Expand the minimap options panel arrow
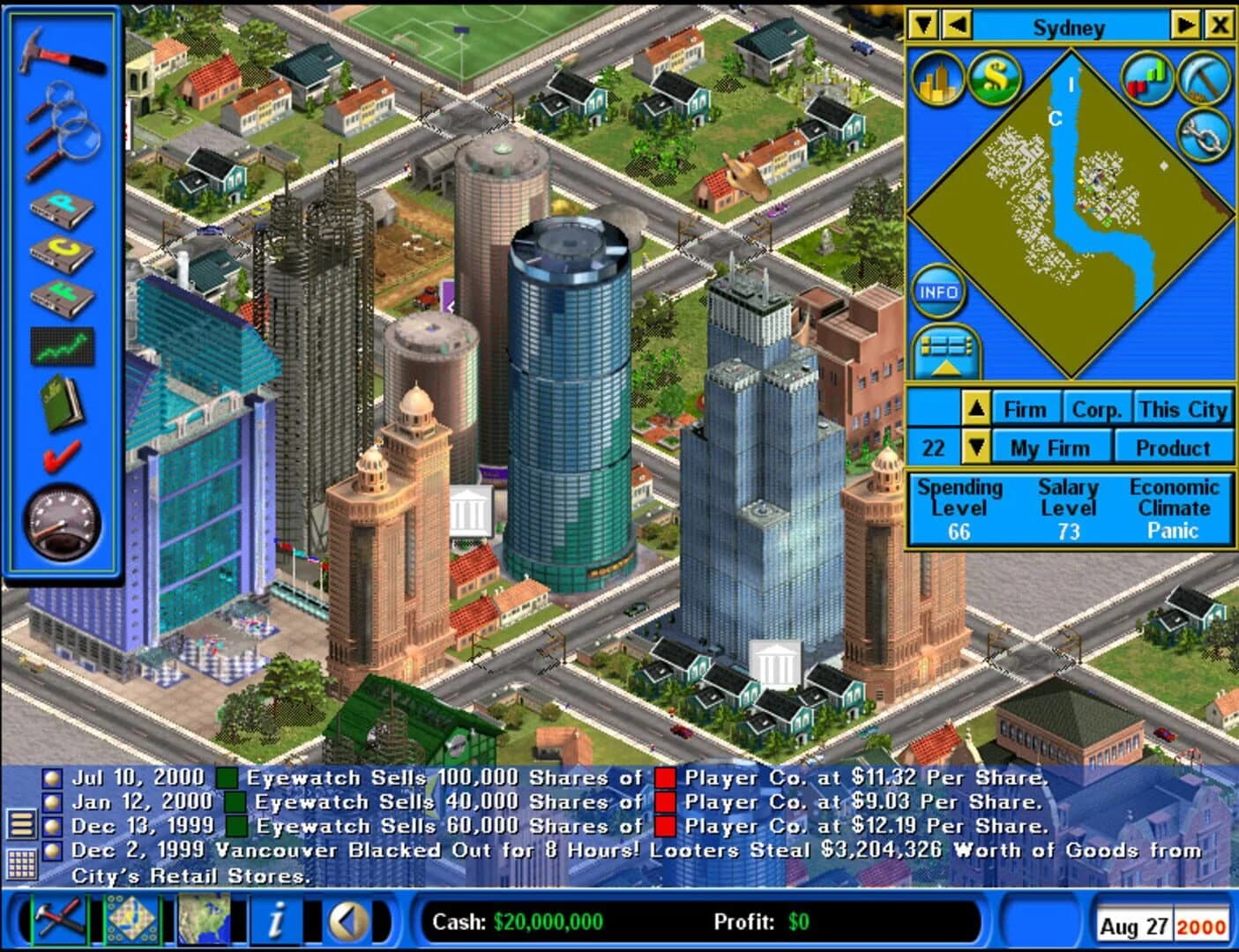The width and height of the screenshot is (1239, 952). (x=948, y=351)
